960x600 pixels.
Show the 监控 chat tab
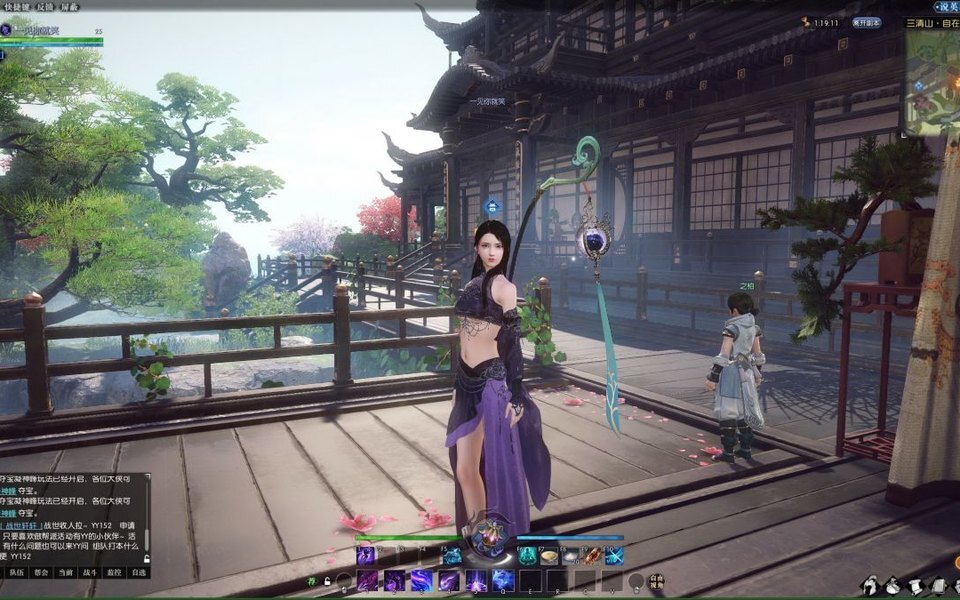click(x=115, y=572)
